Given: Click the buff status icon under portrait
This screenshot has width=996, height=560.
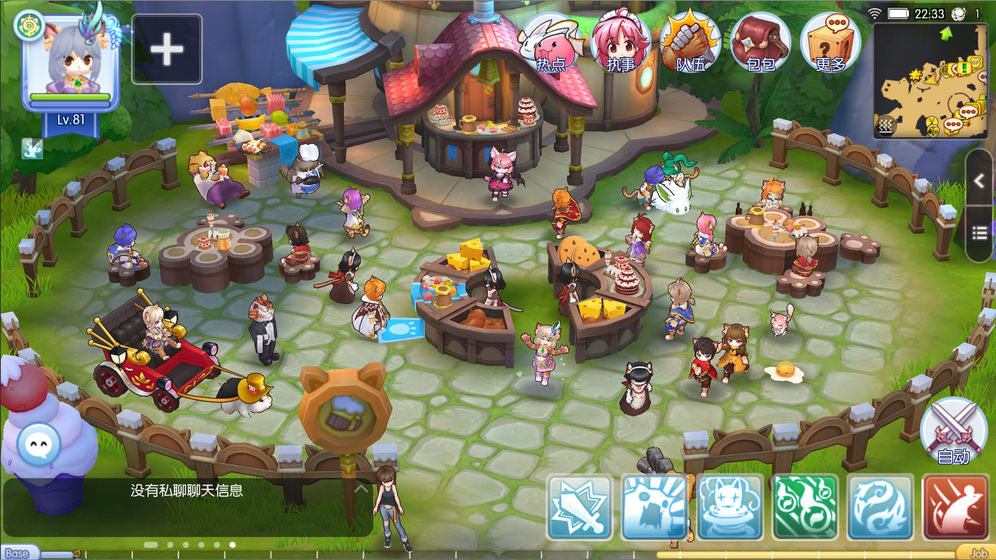Looking at the screenshot, I should (33, 148).
